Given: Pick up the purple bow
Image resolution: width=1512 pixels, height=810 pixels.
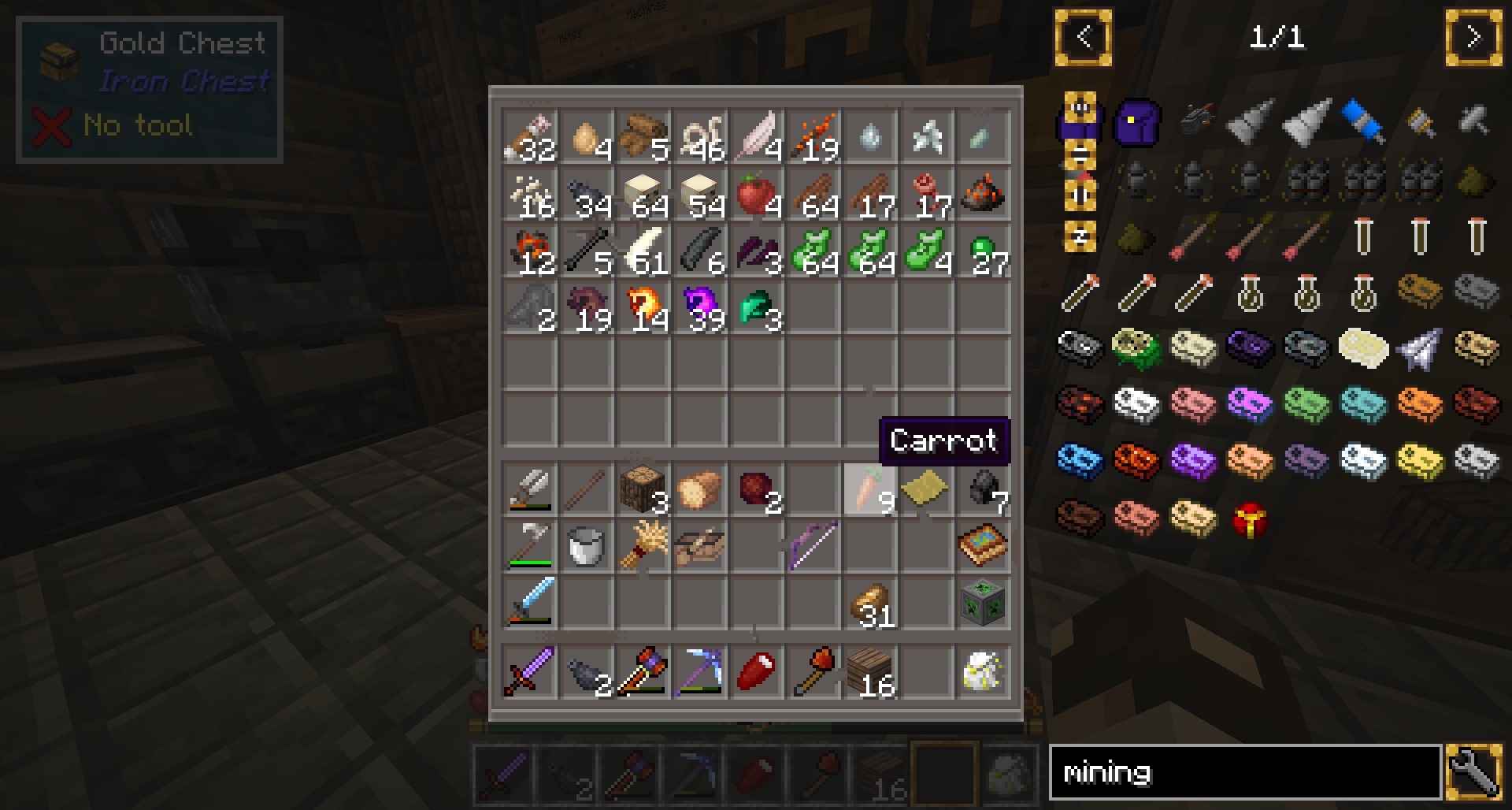Looking at the screenshot, I should [x=813, y=545].
